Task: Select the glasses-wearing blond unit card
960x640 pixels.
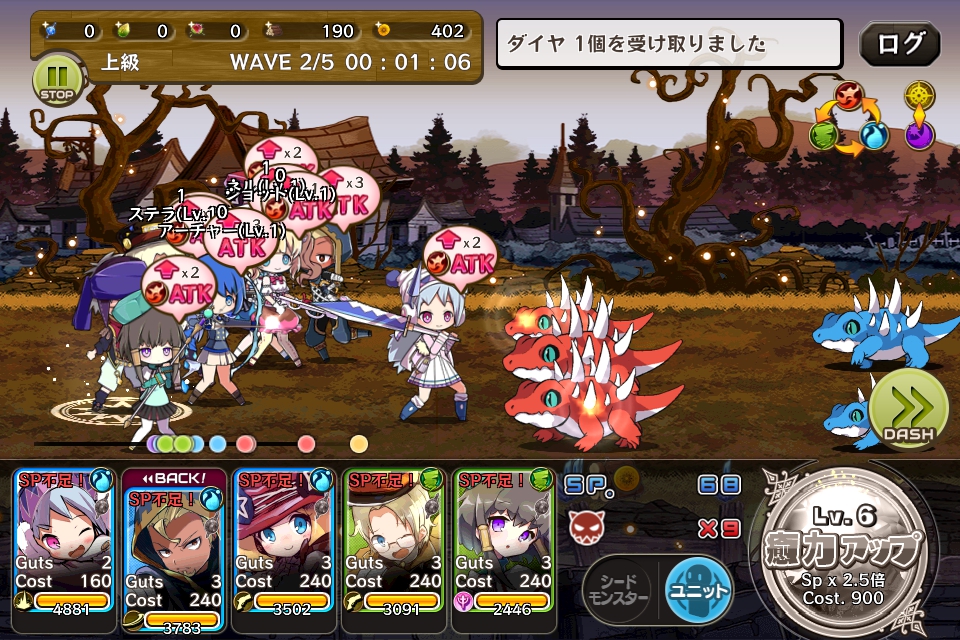Action: point(393,540)
